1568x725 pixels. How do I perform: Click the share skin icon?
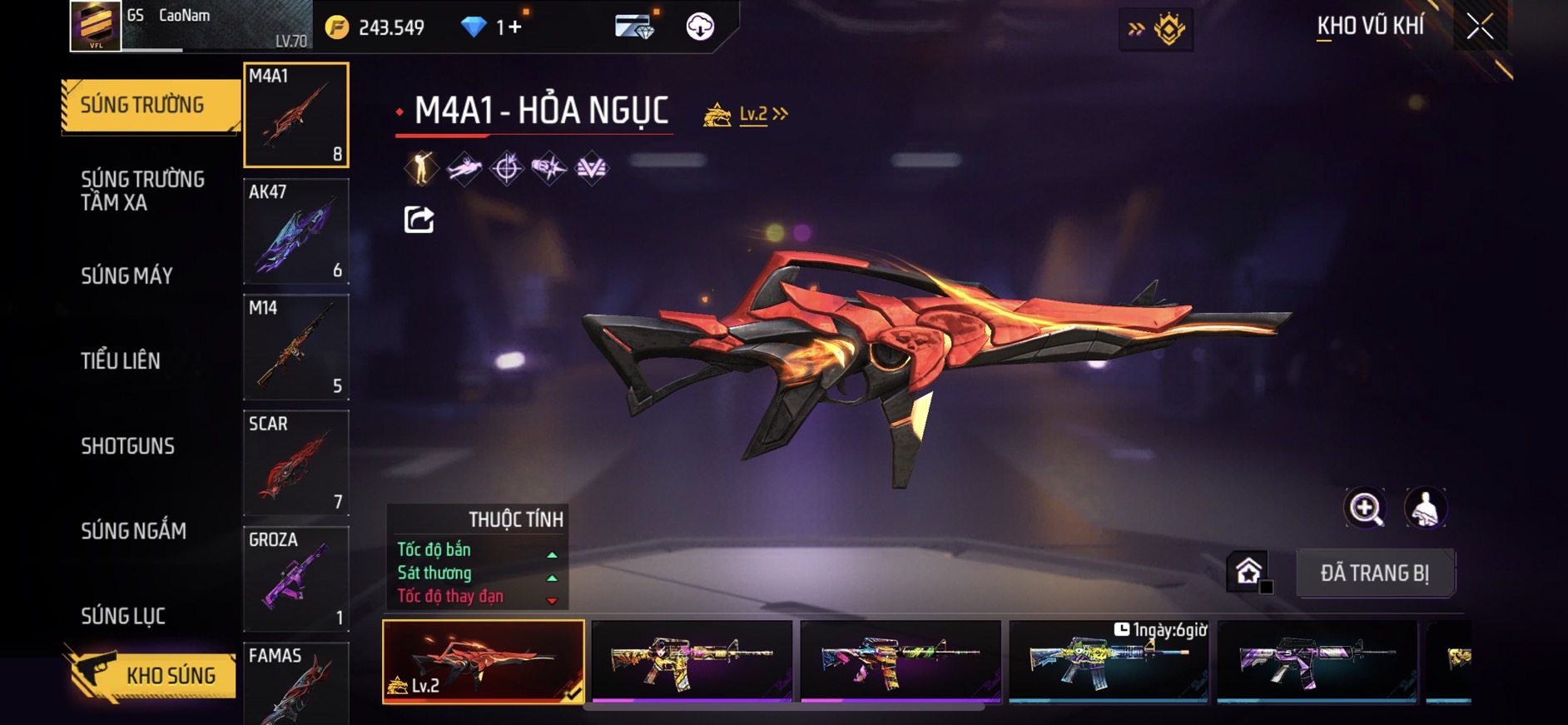(419, 220)
